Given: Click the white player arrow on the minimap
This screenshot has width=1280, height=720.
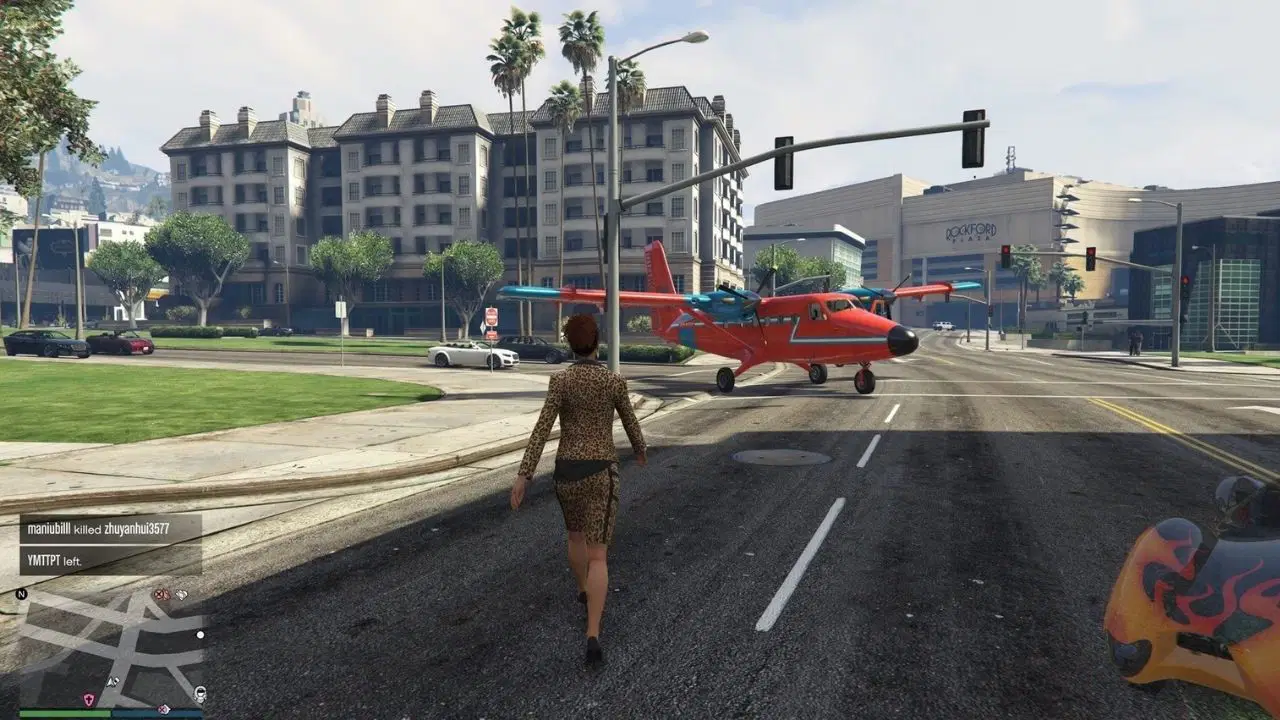Looking at the screenshot, I should (112, 681).
